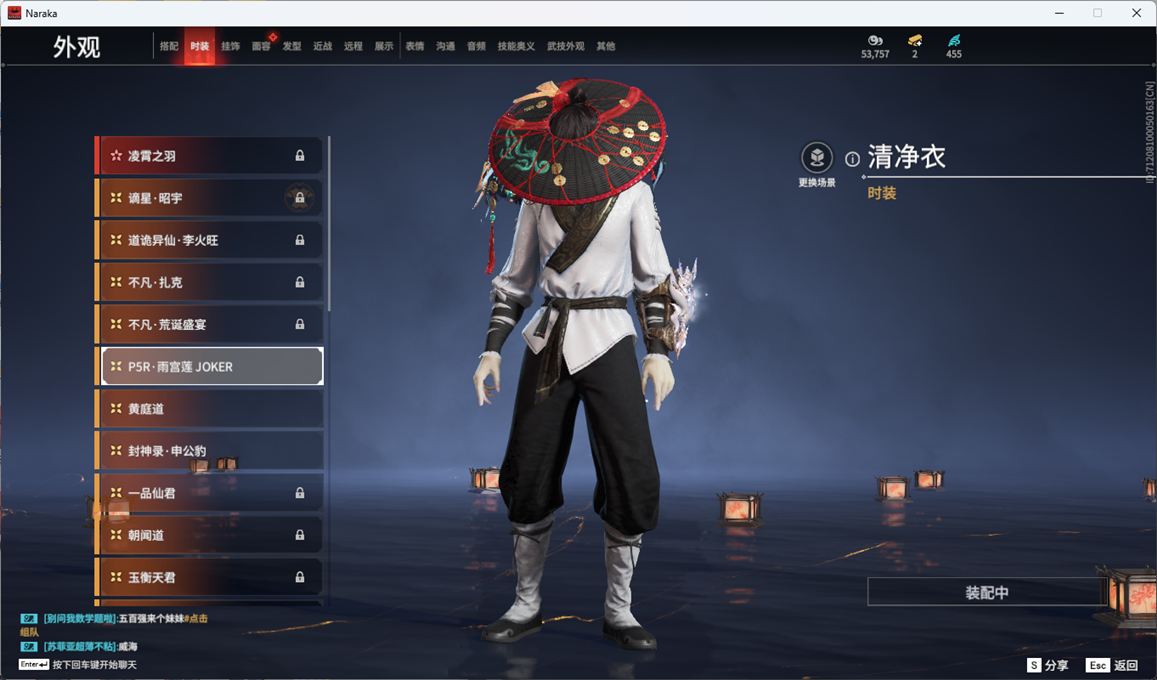The width and height of the screenshot is (1157, 680).
Task: Open the 表情 emotes tab
Action: tap(415, 46)
